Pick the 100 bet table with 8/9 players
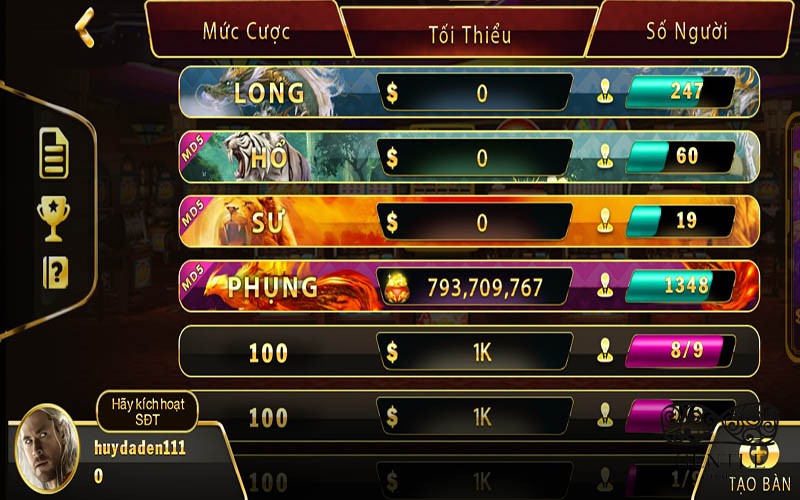 tap(469, 352)
